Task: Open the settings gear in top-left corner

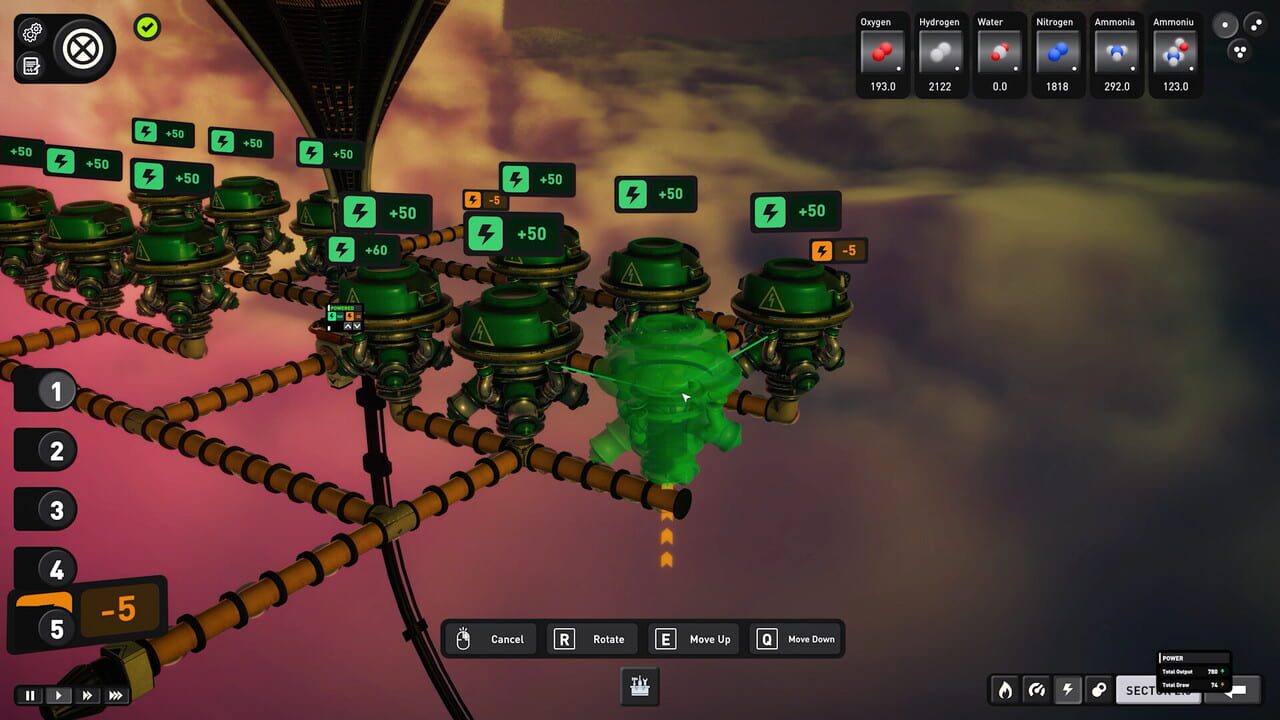Action: (x=31, y=32)
